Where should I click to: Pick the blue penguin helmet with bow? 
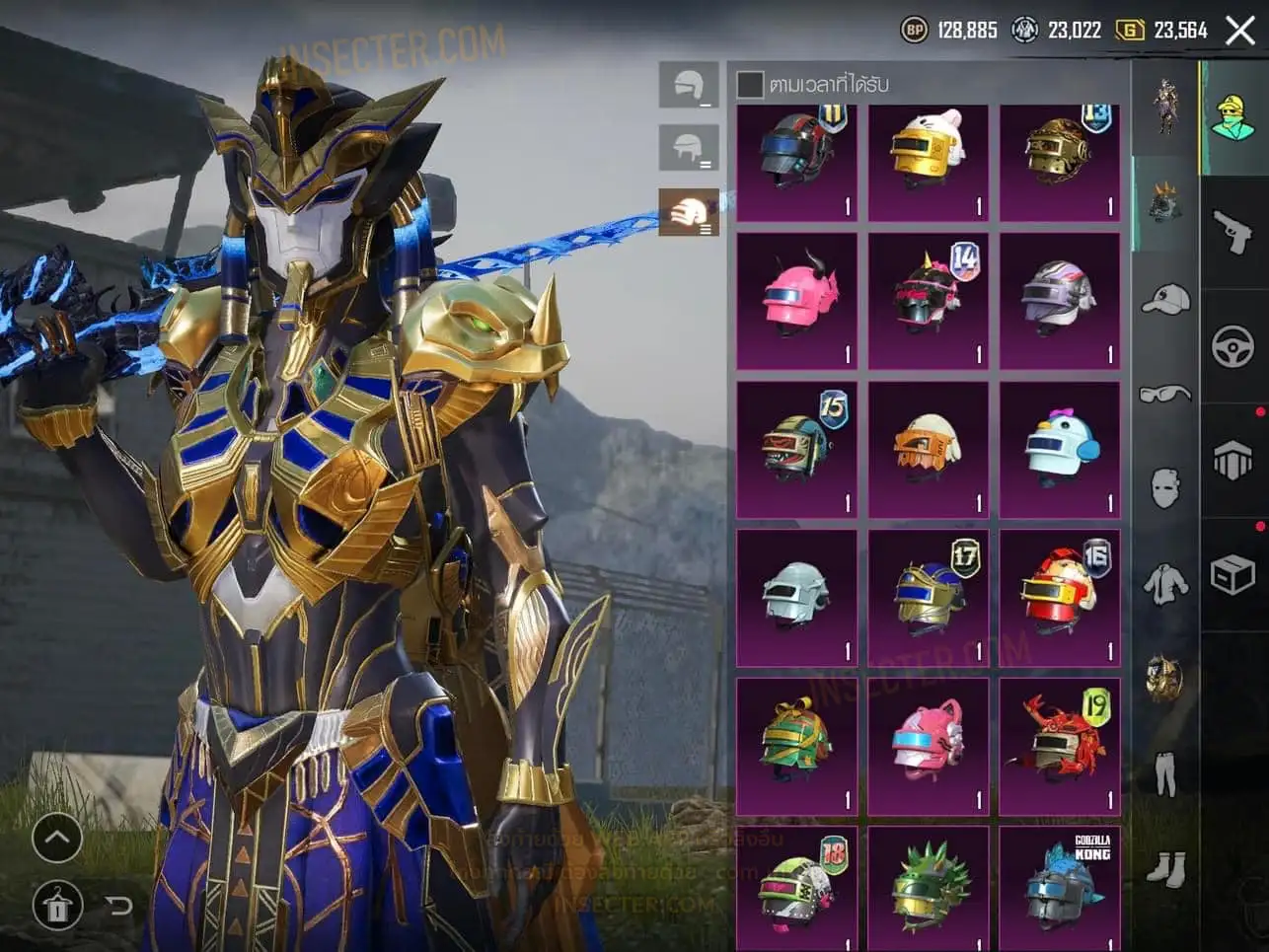(1060, 450)
